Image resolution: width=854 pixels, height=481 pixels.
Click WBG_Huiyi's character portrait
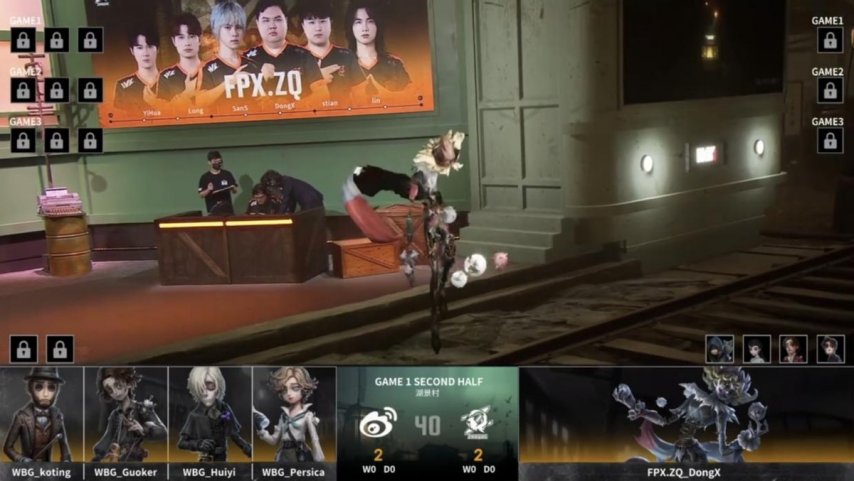[210, 415]
